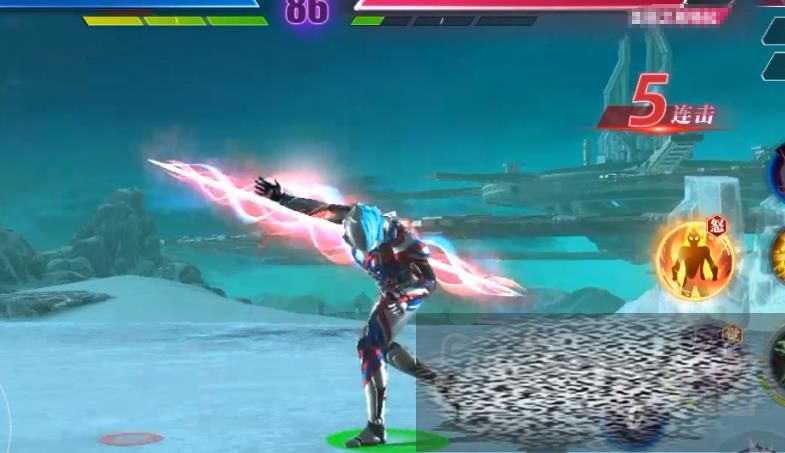Activate the orange rage transformation skill icon
Viewport: 785px width, 453px height.
pos(695,261)
